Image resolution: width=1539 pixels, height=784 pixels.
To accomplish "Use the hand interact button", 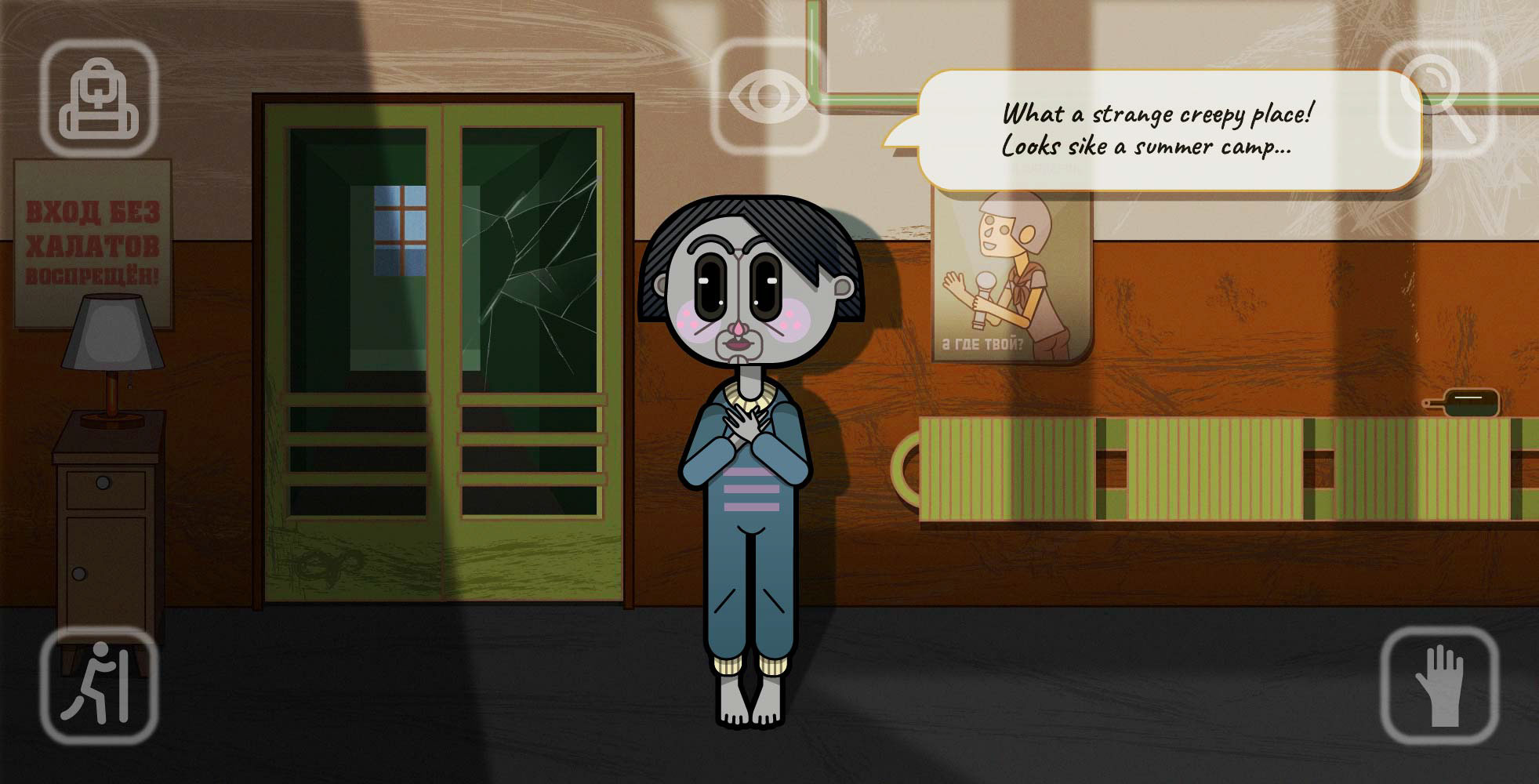I will [1439, 686].
